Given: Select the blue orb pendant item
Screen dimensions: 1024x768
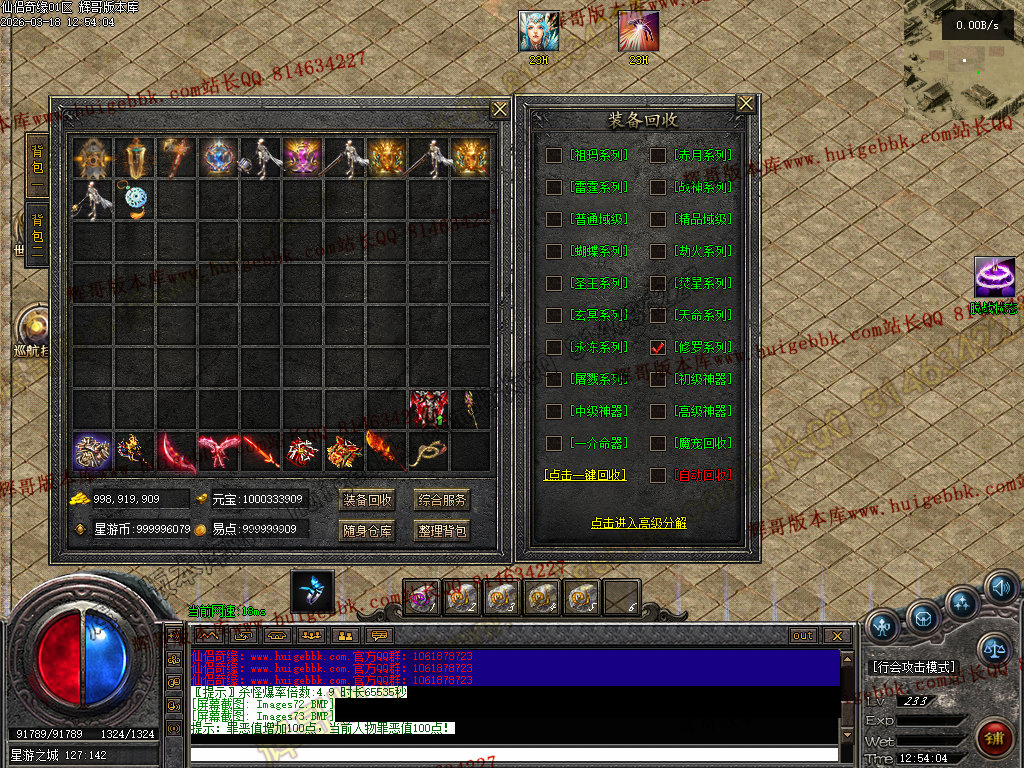Looking at the screenshot, I should click(x=136, y=200).
